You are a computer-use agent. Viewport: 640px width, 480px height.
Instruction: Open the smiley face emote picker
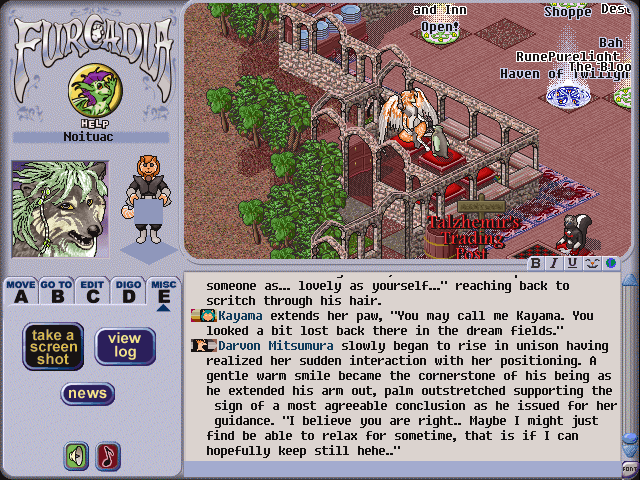click(x=591, y=264)
